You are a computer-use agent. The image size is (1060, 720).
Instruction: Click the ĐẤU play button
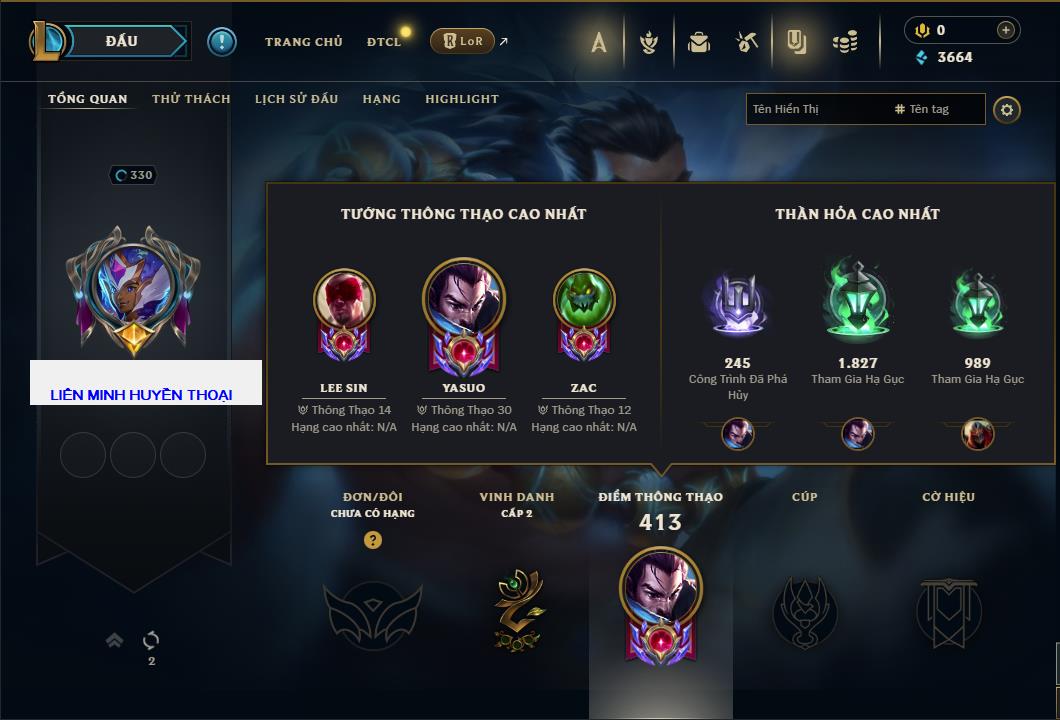pos(121,41)
